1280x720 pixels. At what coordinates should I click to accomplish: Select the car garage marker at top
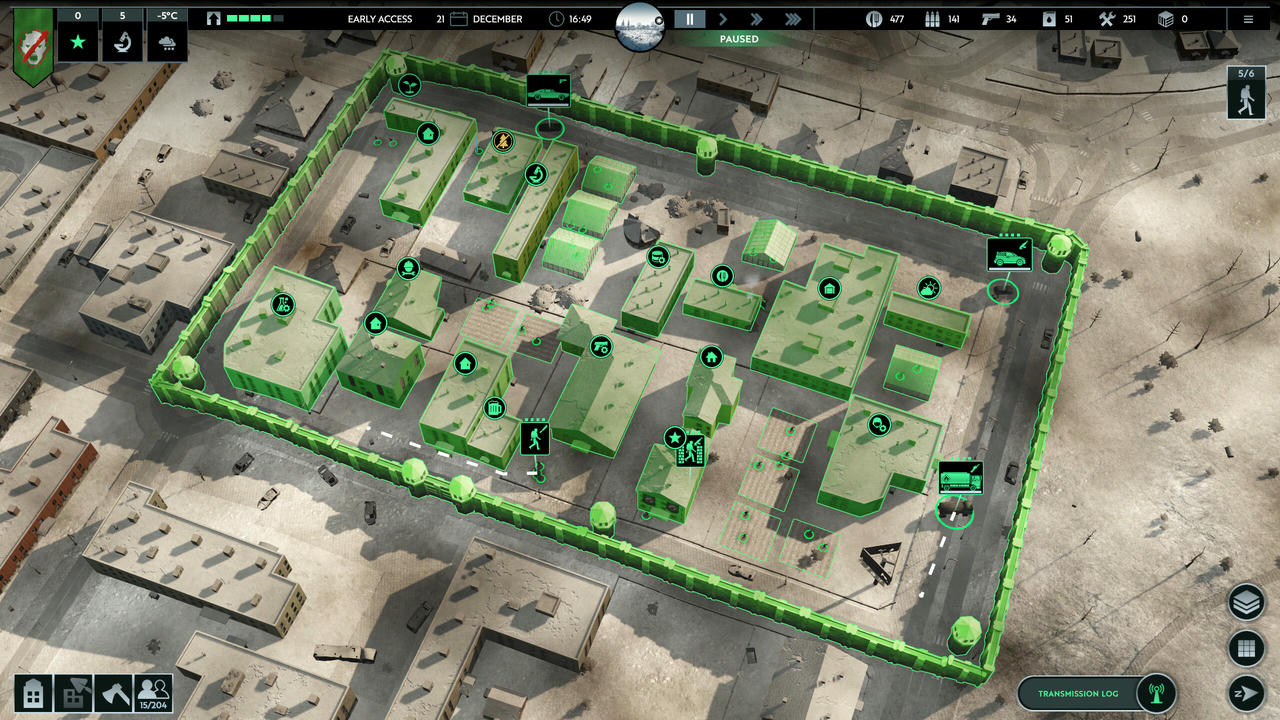coord(548,92)
